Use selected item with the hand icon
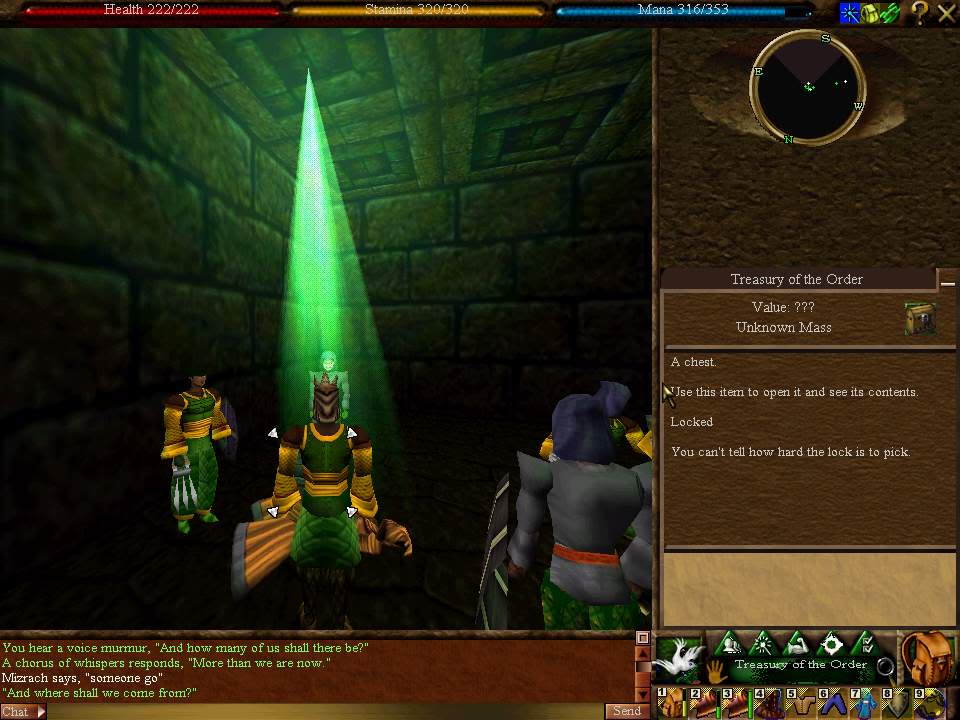960x720 pixels. point(717,668)
